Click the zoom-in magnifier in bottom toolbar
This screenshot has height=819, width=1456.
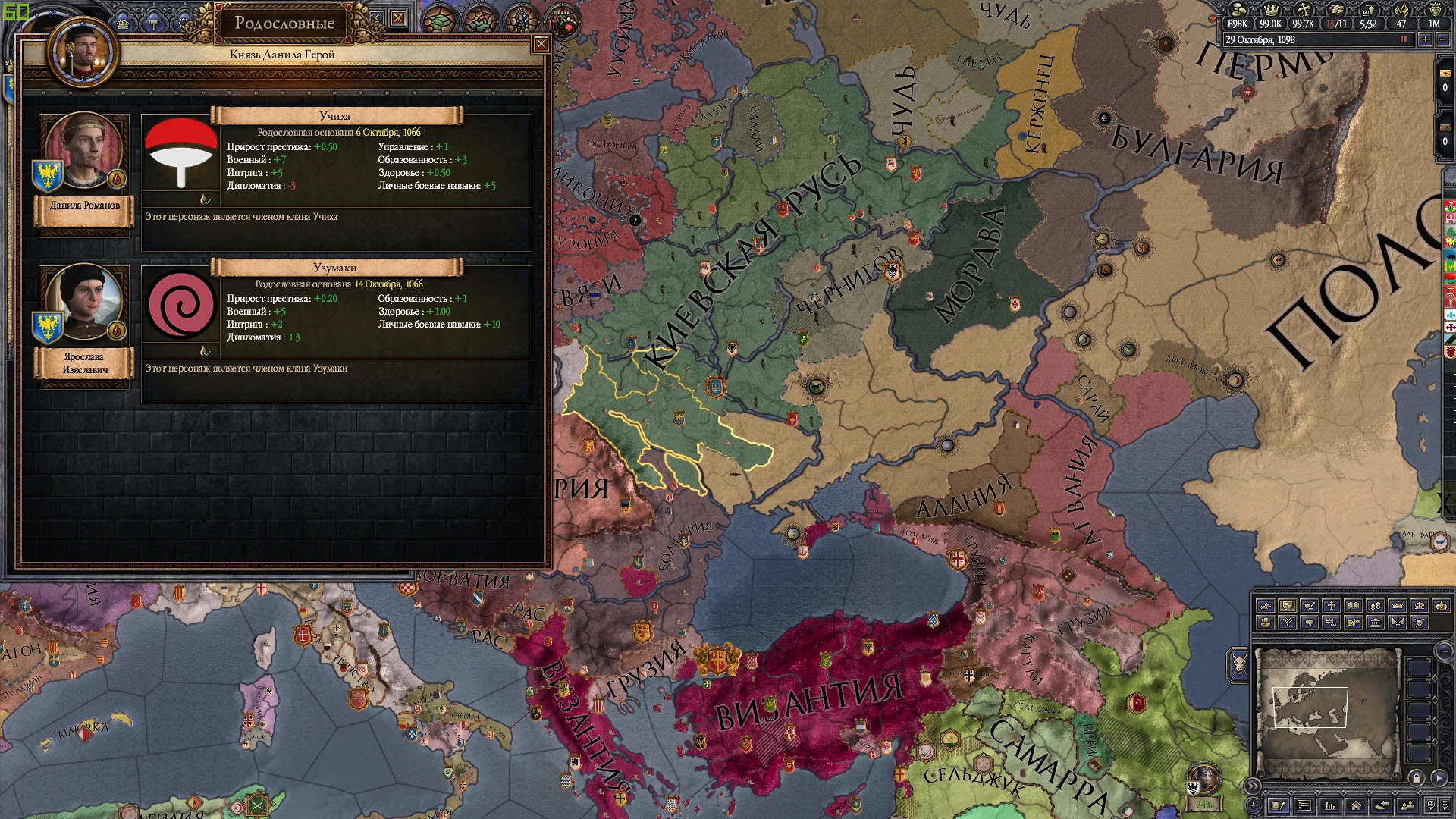click(x=1431, y=805)
